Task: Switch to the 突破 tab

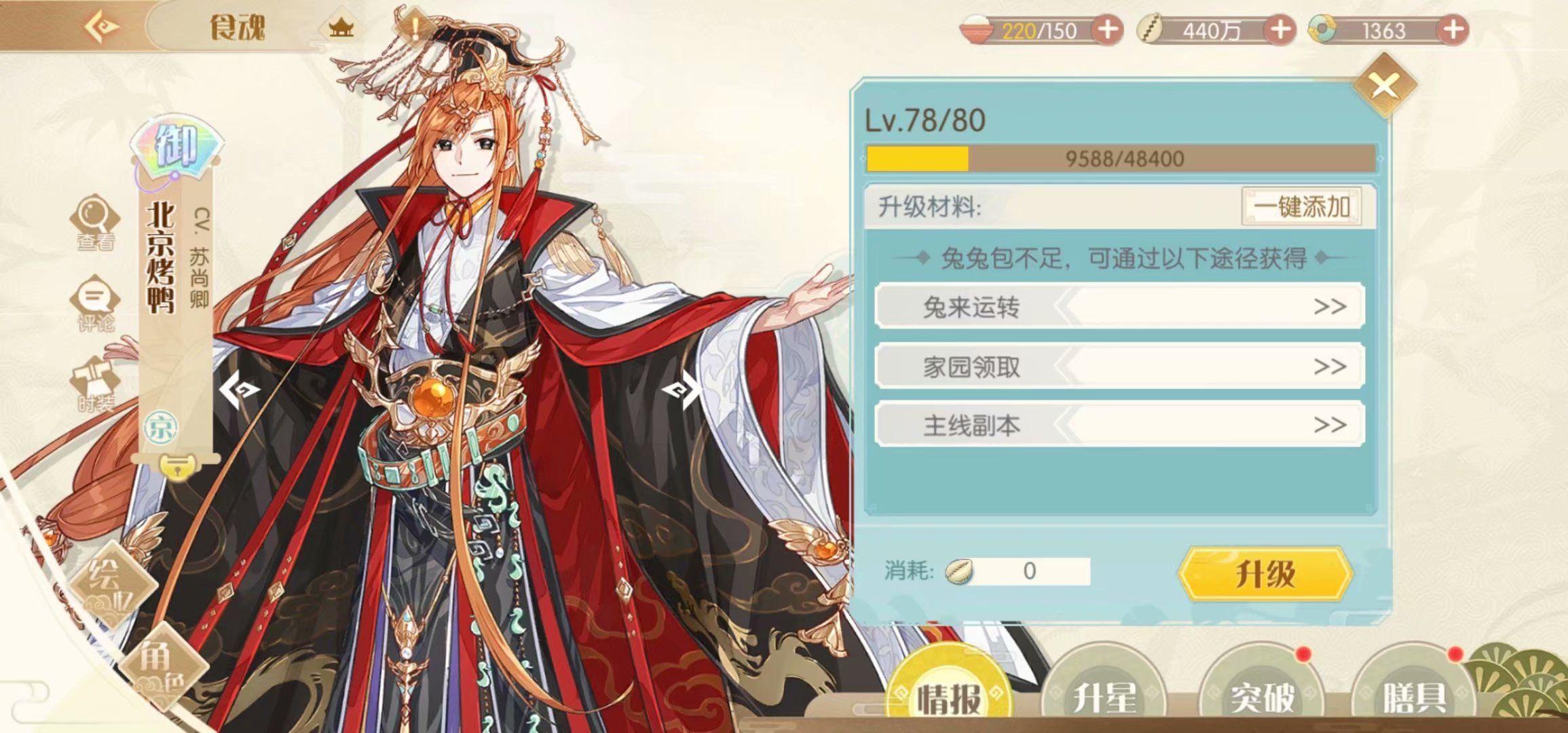Action: [1263, 696]
